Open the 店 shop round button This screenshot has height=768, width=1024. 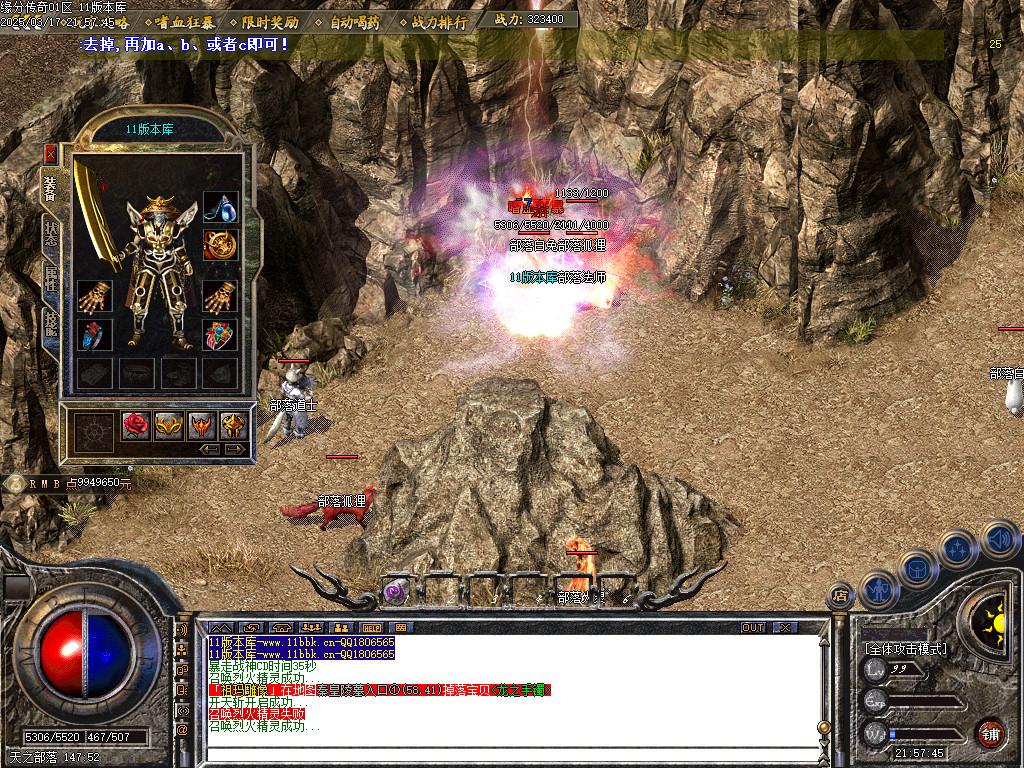[x=841, y=597]
